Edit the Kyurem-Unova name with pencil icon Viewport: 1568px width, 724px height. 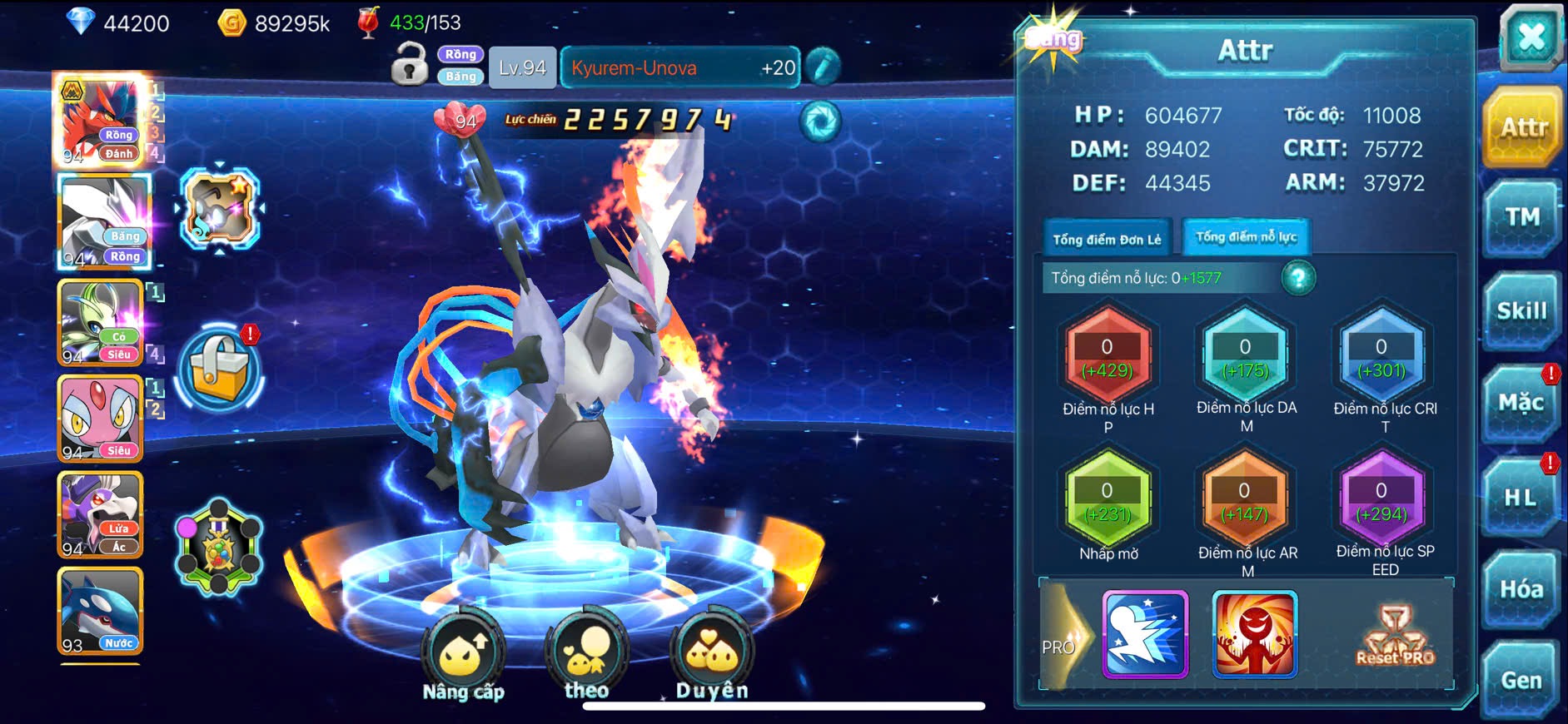(823, 67)
